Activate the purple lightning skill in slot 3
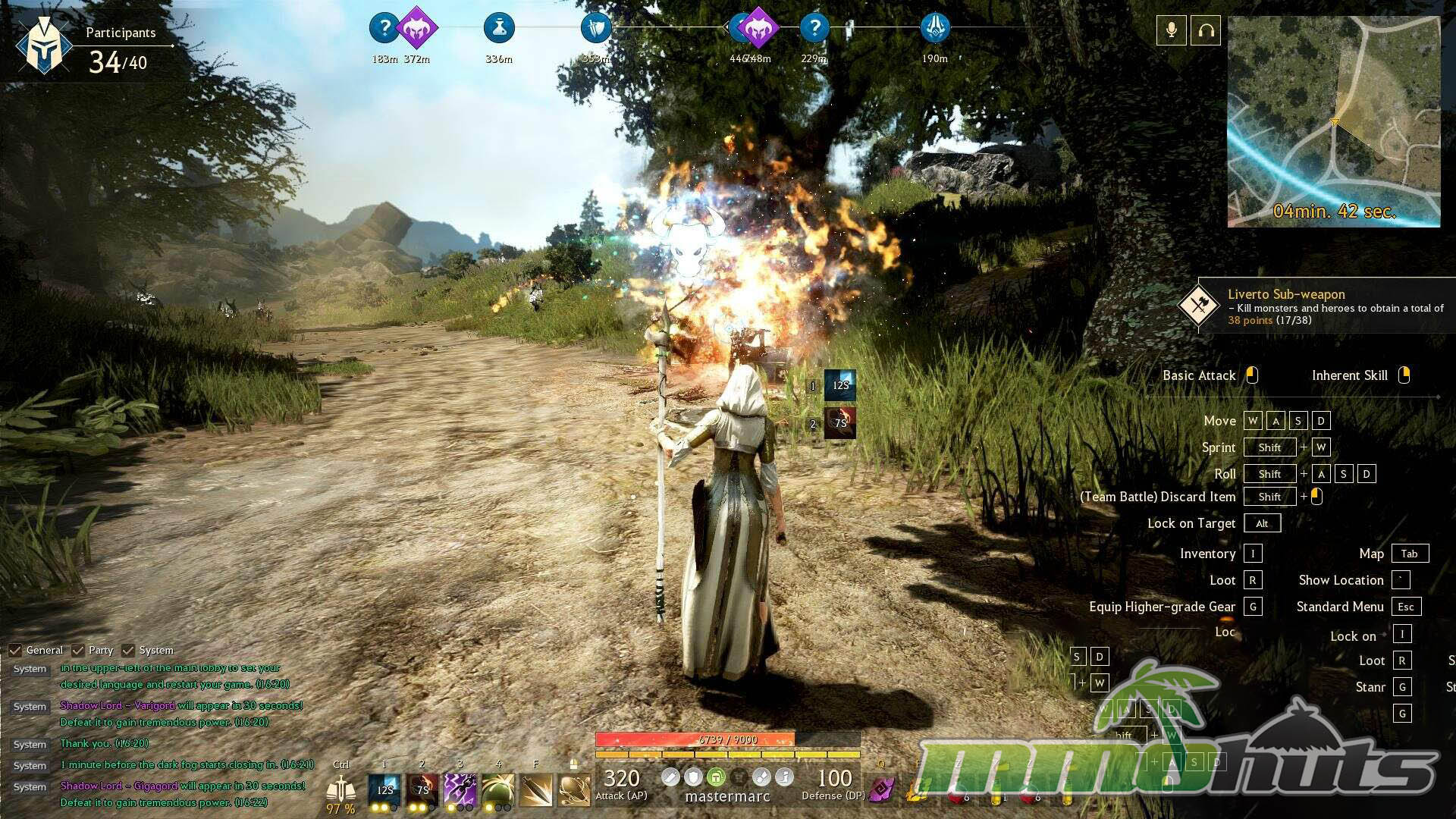This screenshot has width=1456, height=819. coord(460,789)
